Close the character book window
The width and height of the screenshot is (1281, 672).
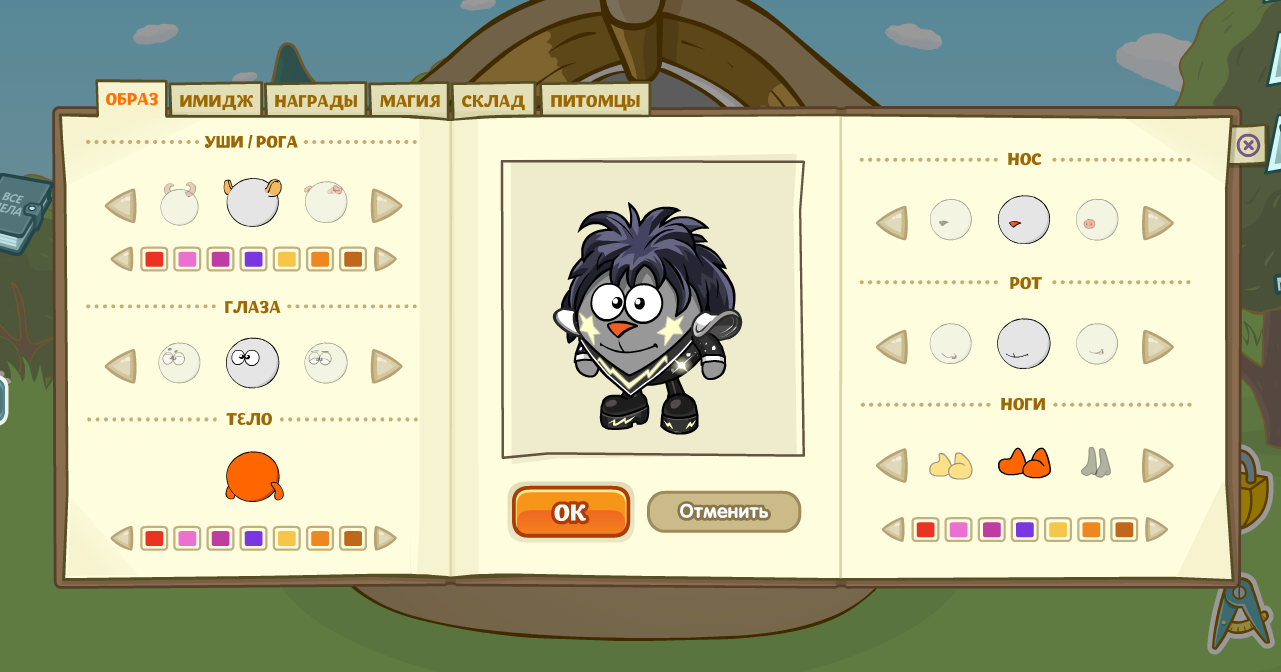coord(1247,146)
